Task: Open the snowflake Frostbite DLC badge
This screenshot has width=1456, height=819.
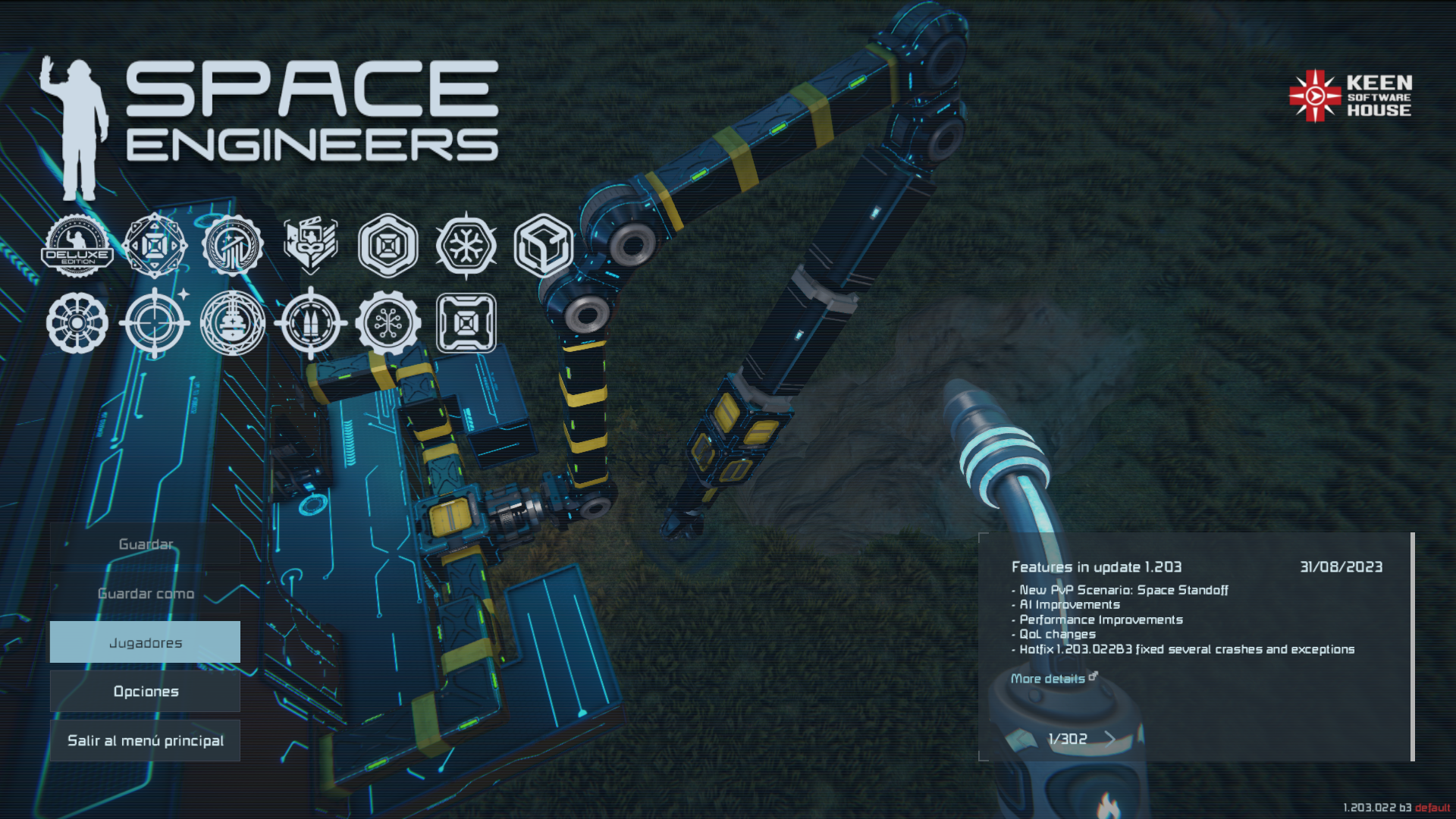Action: (x=466, y=246)
